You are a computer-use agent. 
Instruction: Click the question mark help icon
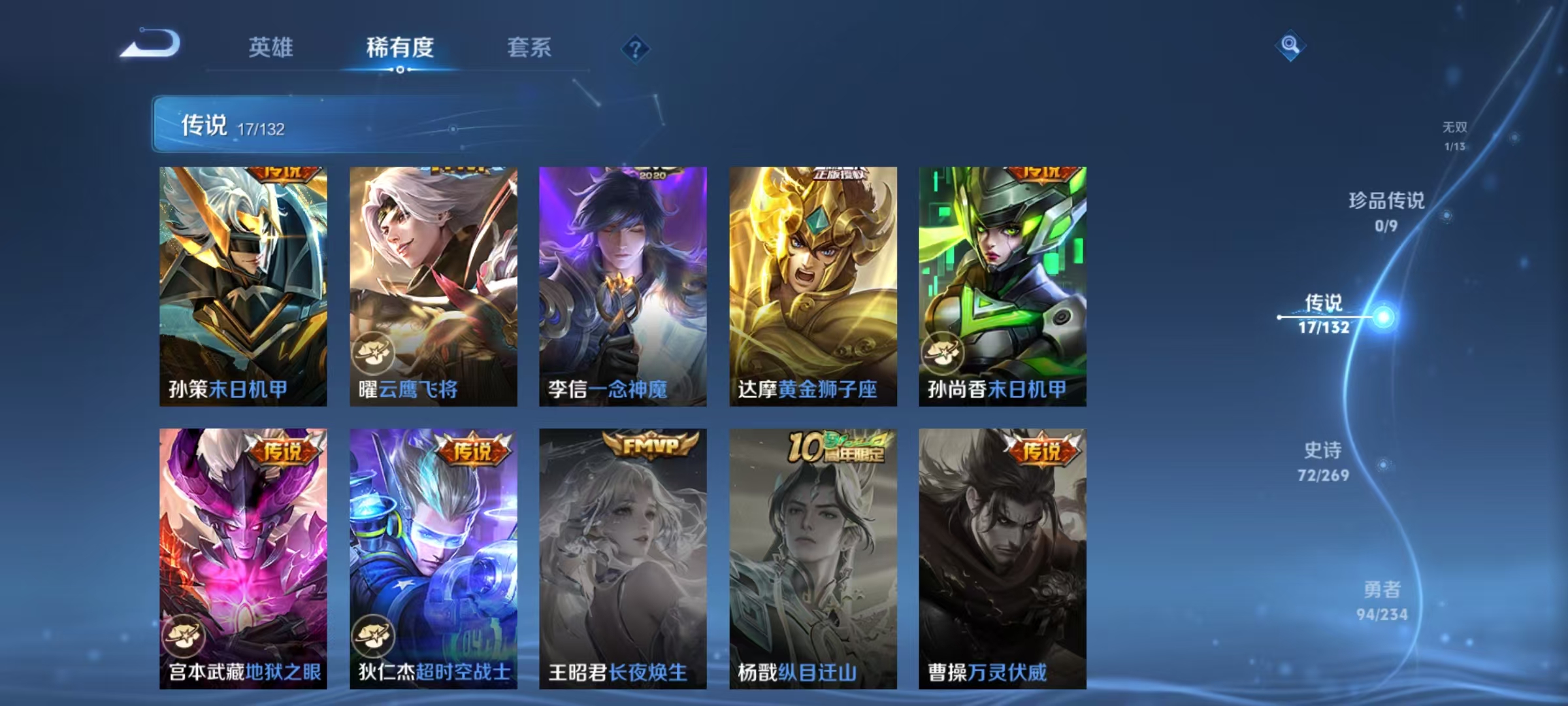click(636, 49)
